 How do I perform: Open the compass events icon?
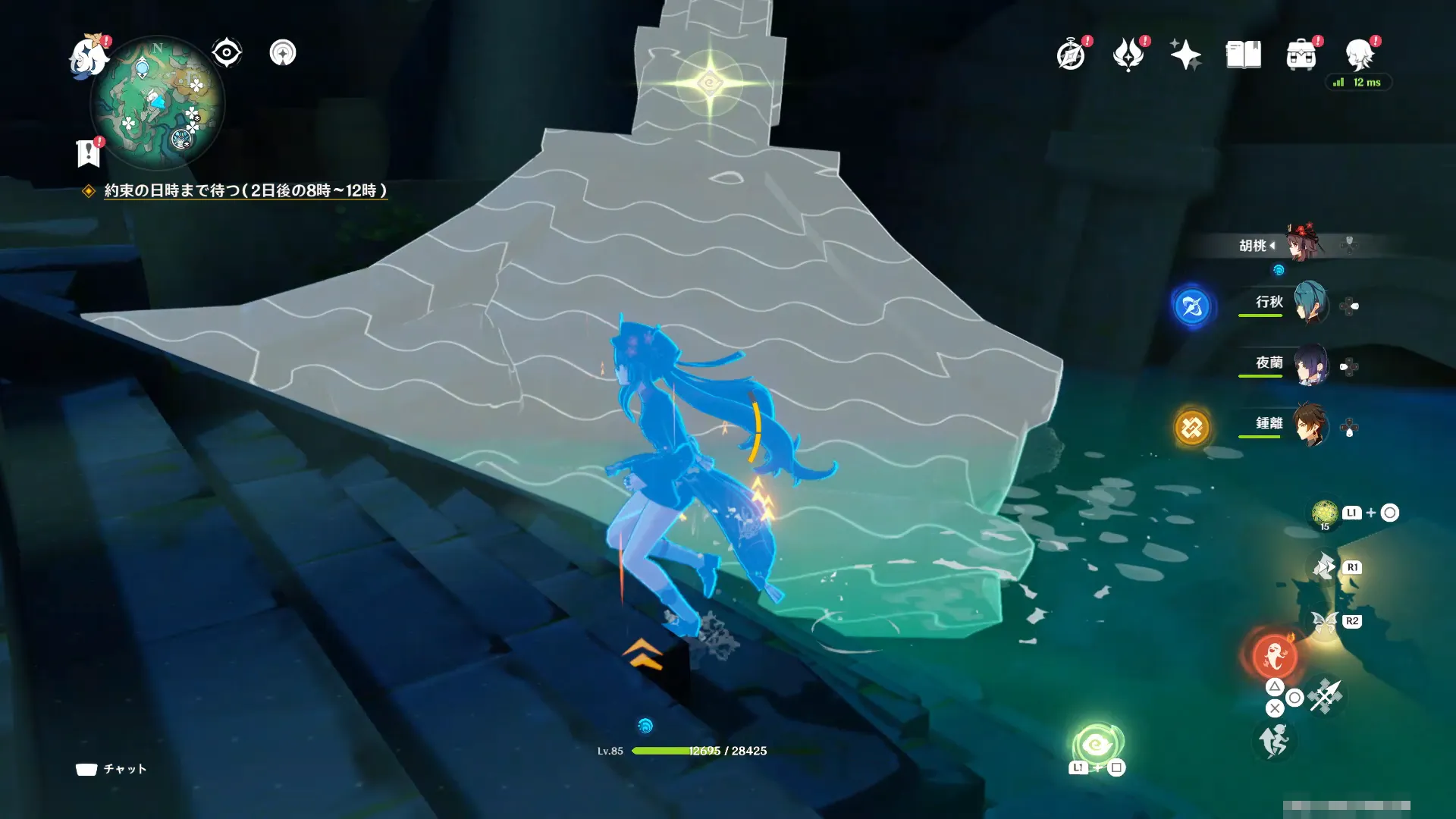1071,55
